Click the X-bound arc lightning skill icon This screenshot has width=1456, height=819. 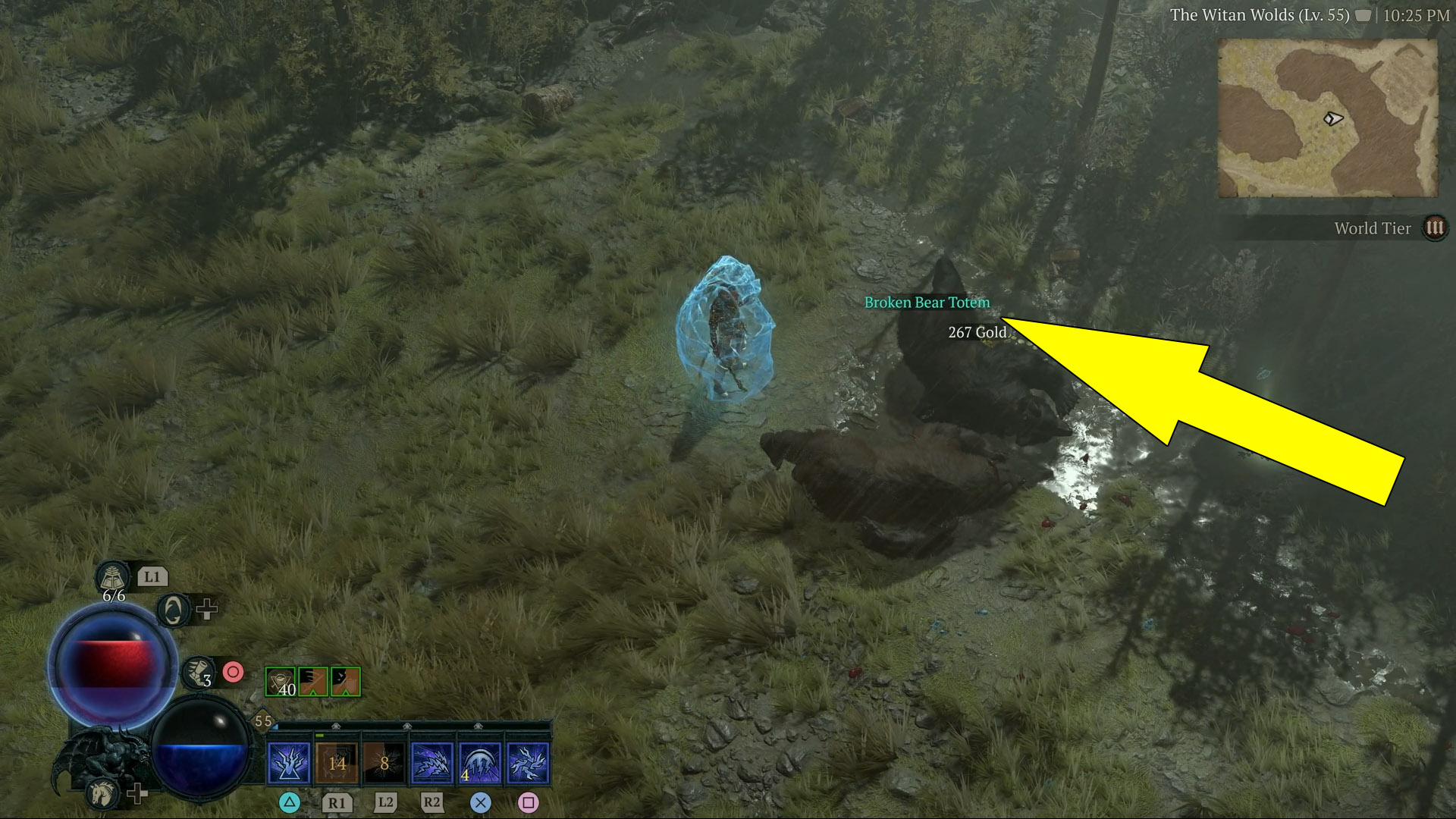pos(479,764)
